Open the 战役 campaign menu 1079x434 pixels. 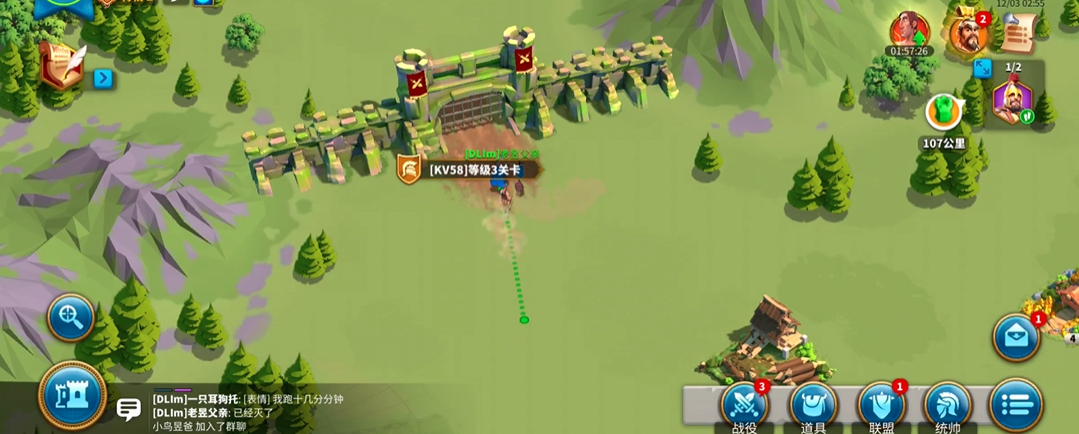tap(744, 406)
